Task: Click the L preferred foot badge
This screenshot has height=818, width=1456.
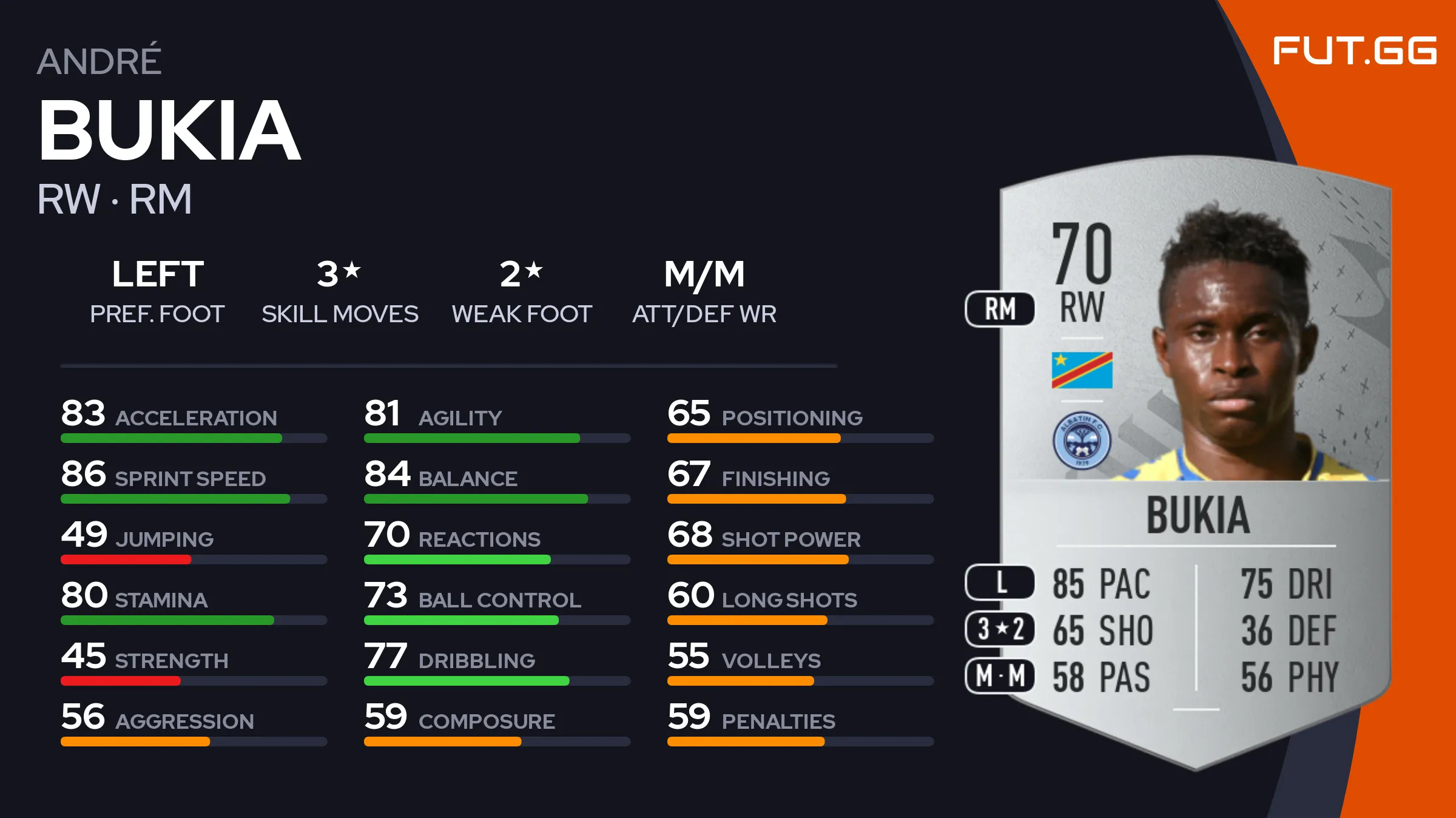Action: pos(1000,583)
